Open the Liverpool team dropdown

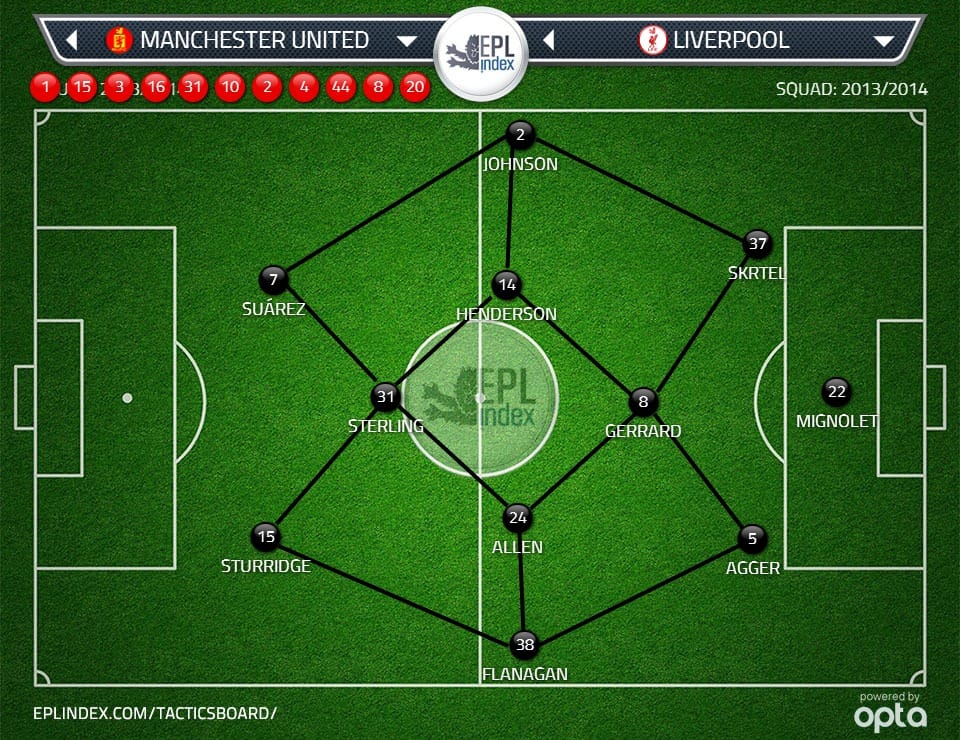(883, 41)
